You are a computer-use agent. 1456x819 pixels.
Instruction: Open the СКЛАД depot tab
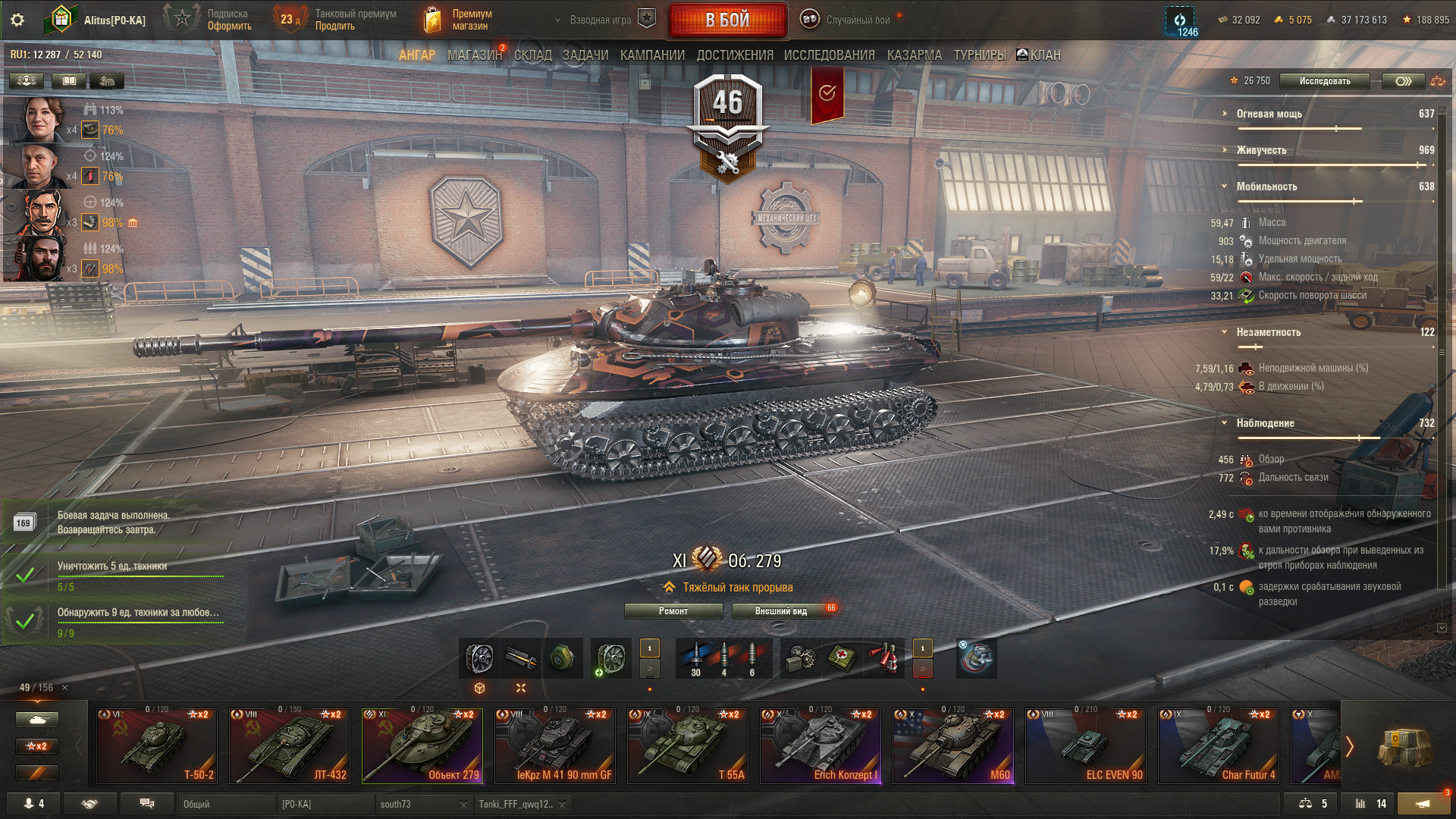(x=533, y=55)
